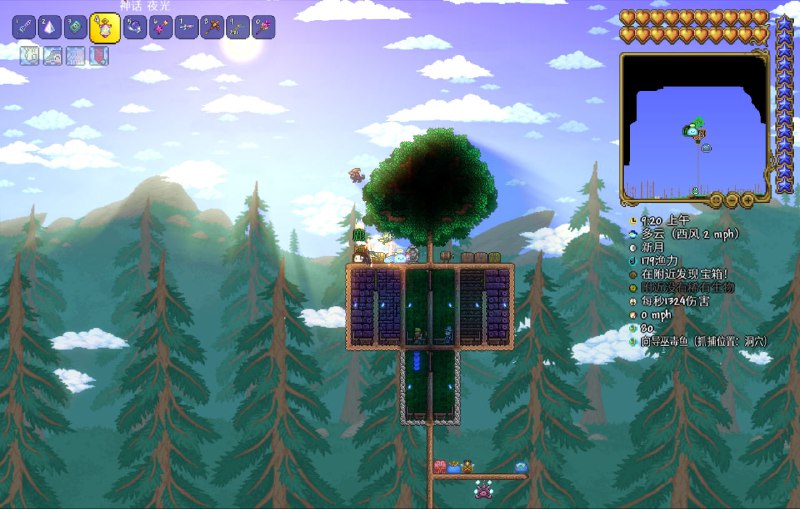The image size is (800, 509).
Task: Switch to the purple swirl item in slot 5
Action: [x=134, y=27]
